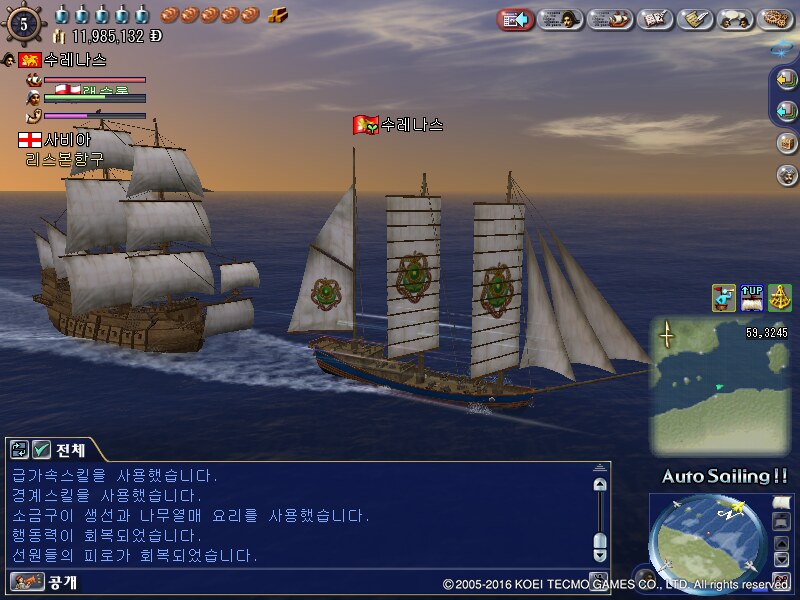The height and width of the screenshot is (600, 800).
Task: Click the circular wind compass radar
Action: point(704,541)
